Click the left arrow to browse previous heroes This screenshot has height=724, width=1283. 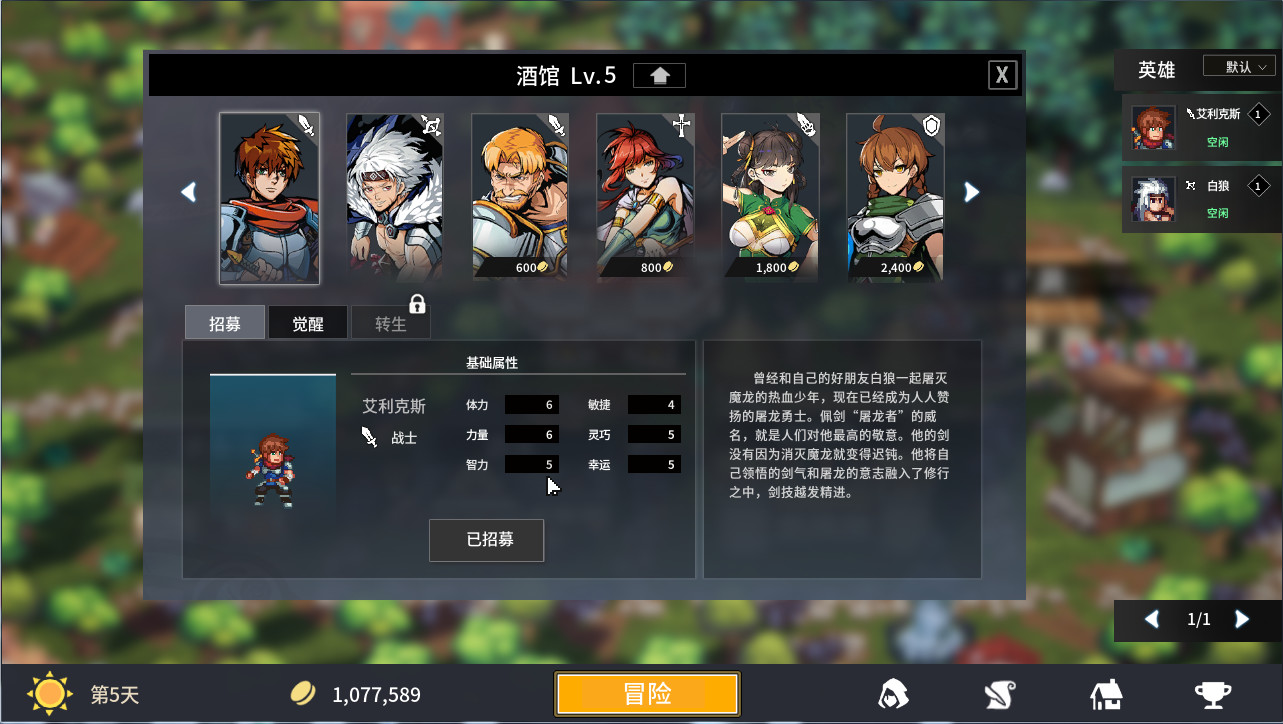pos(188,191)
